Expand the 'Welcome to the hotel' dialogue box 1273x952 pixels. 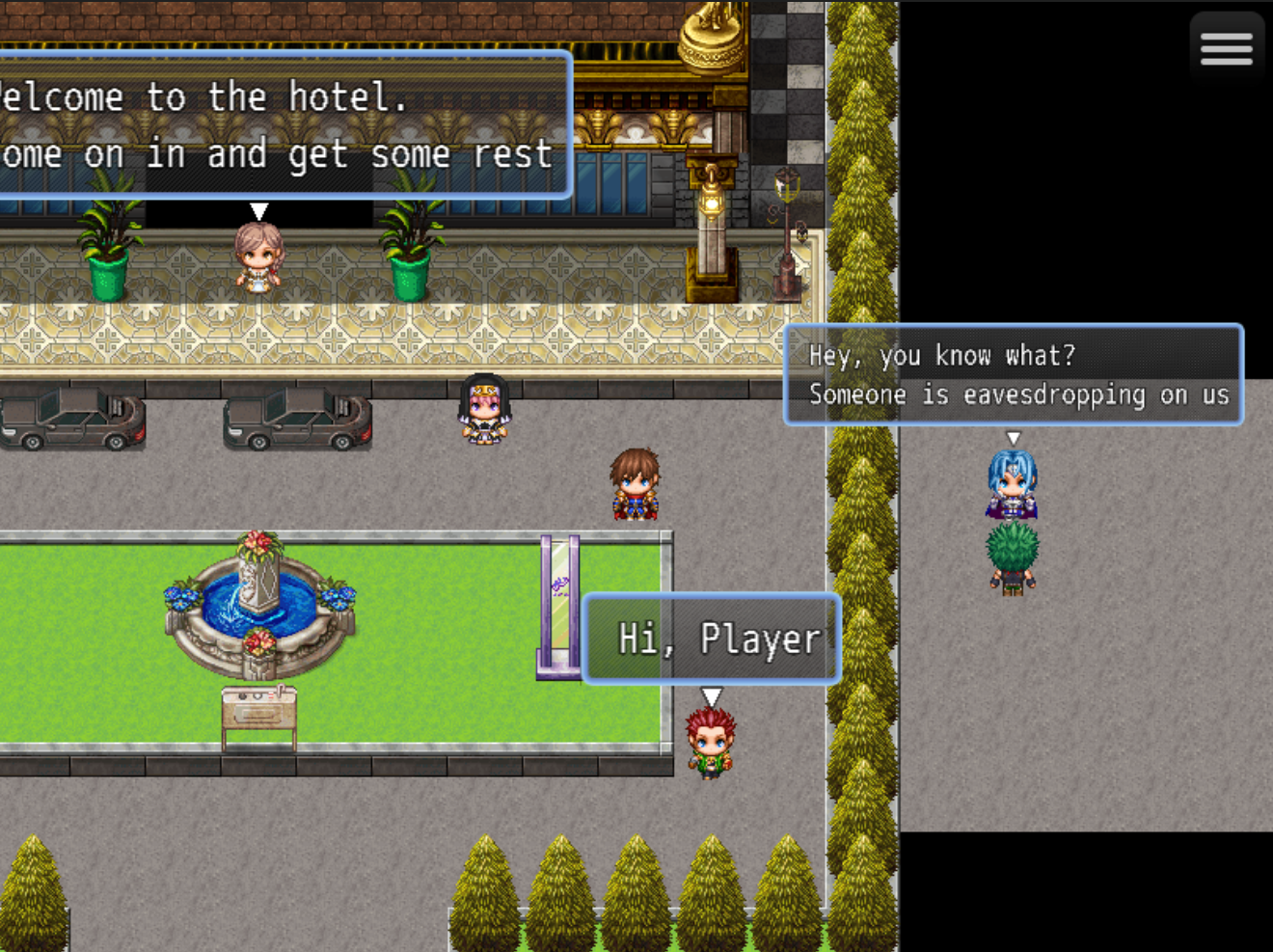[280, 125]
